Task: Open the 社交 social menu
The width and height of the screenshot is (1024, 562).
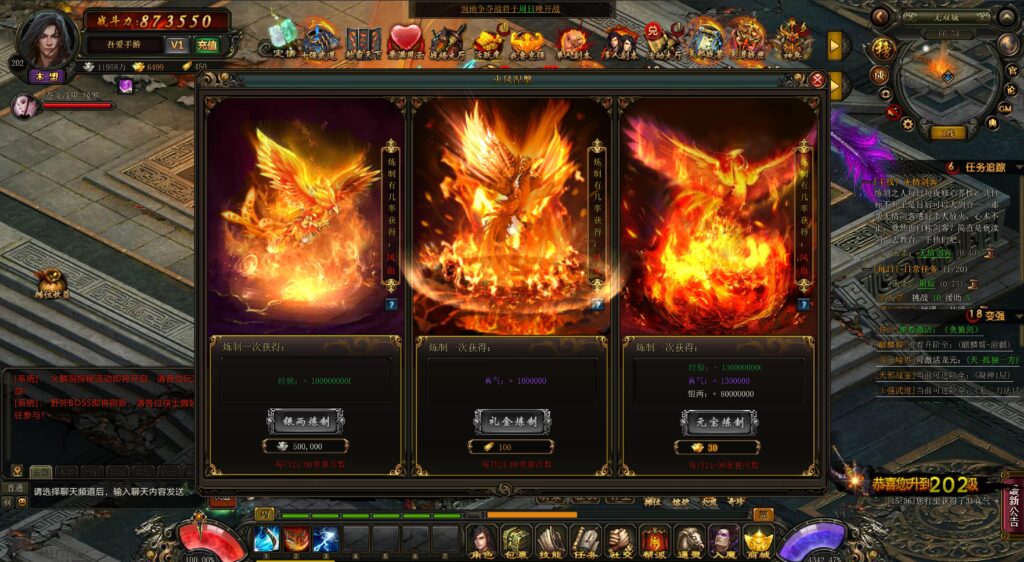Action: pos(620,540)
